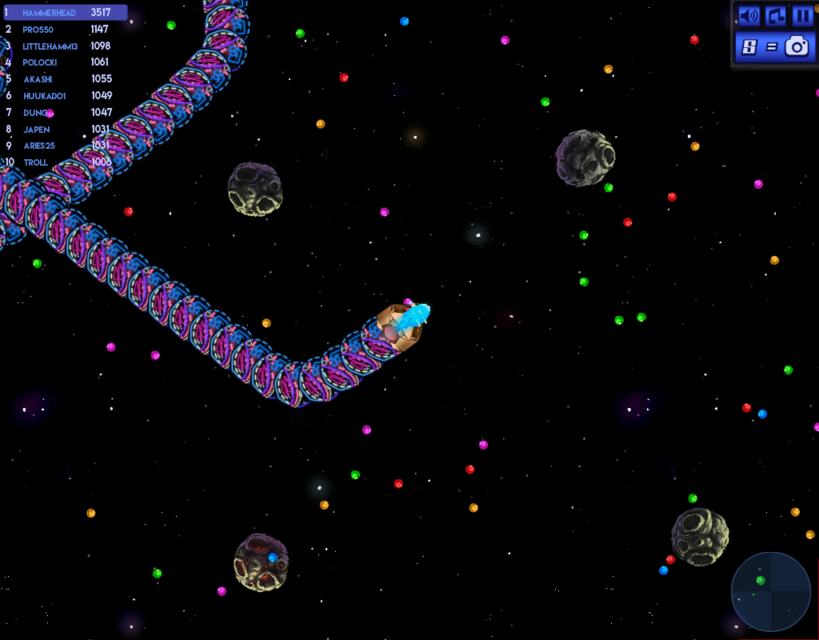Click the POLOCKI leaderboard row
819x640 pixels.
point(64,62)
